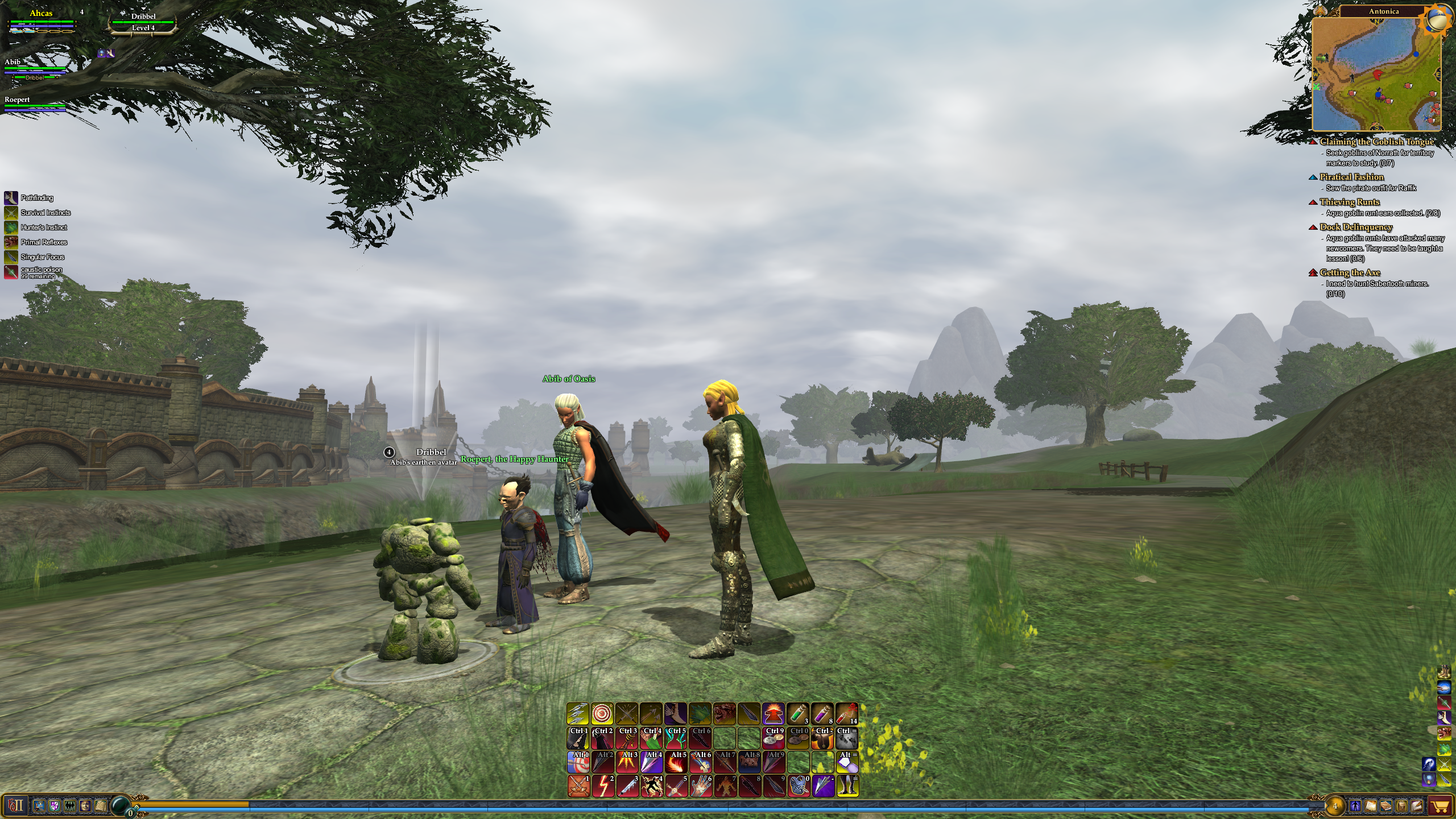Open the backpack inventory icon
This screenshot has height=819, width=1456.
point(1401,806)
